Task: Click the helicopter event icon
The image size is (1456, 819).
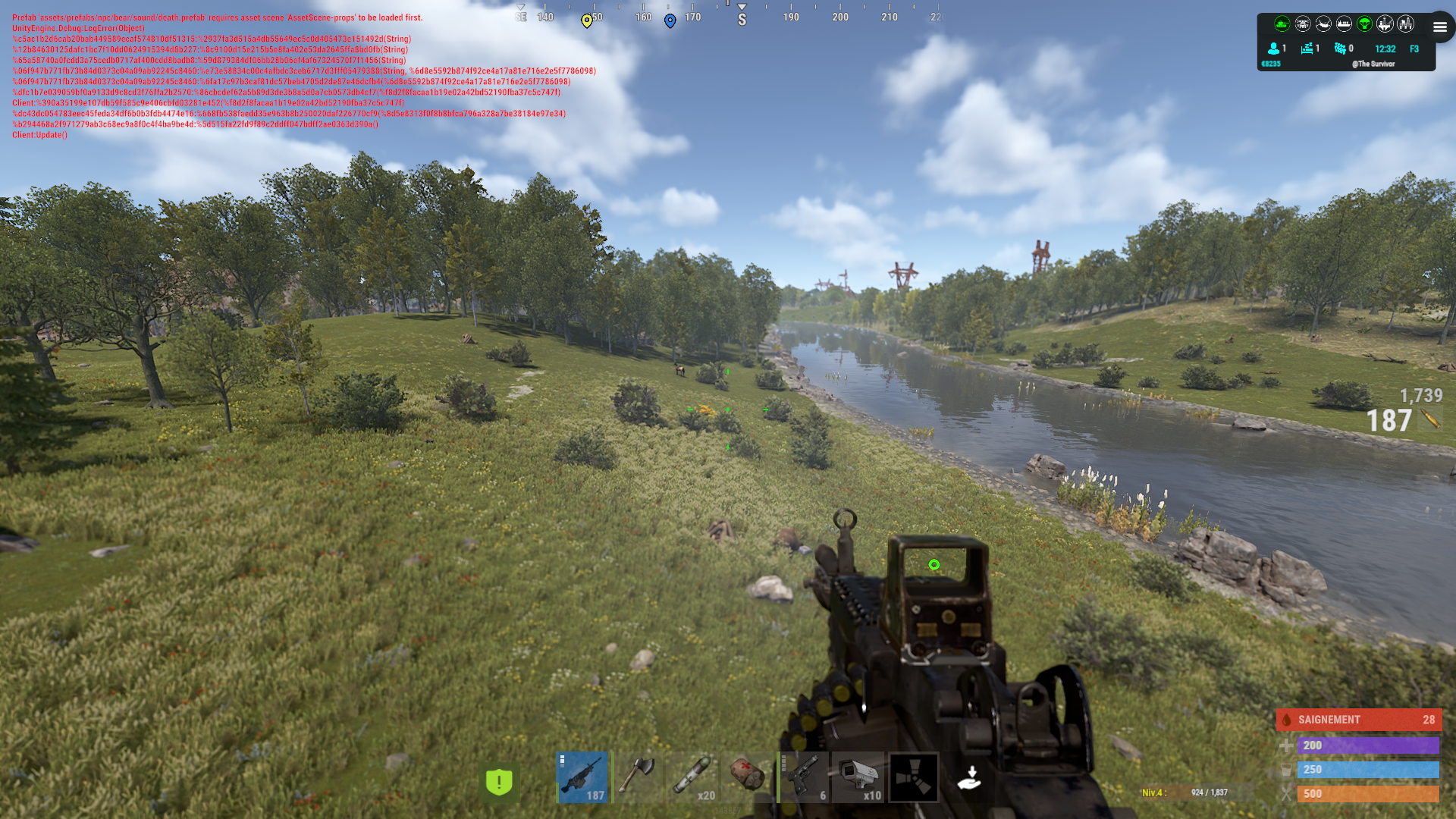Action: coord(1323,24)
